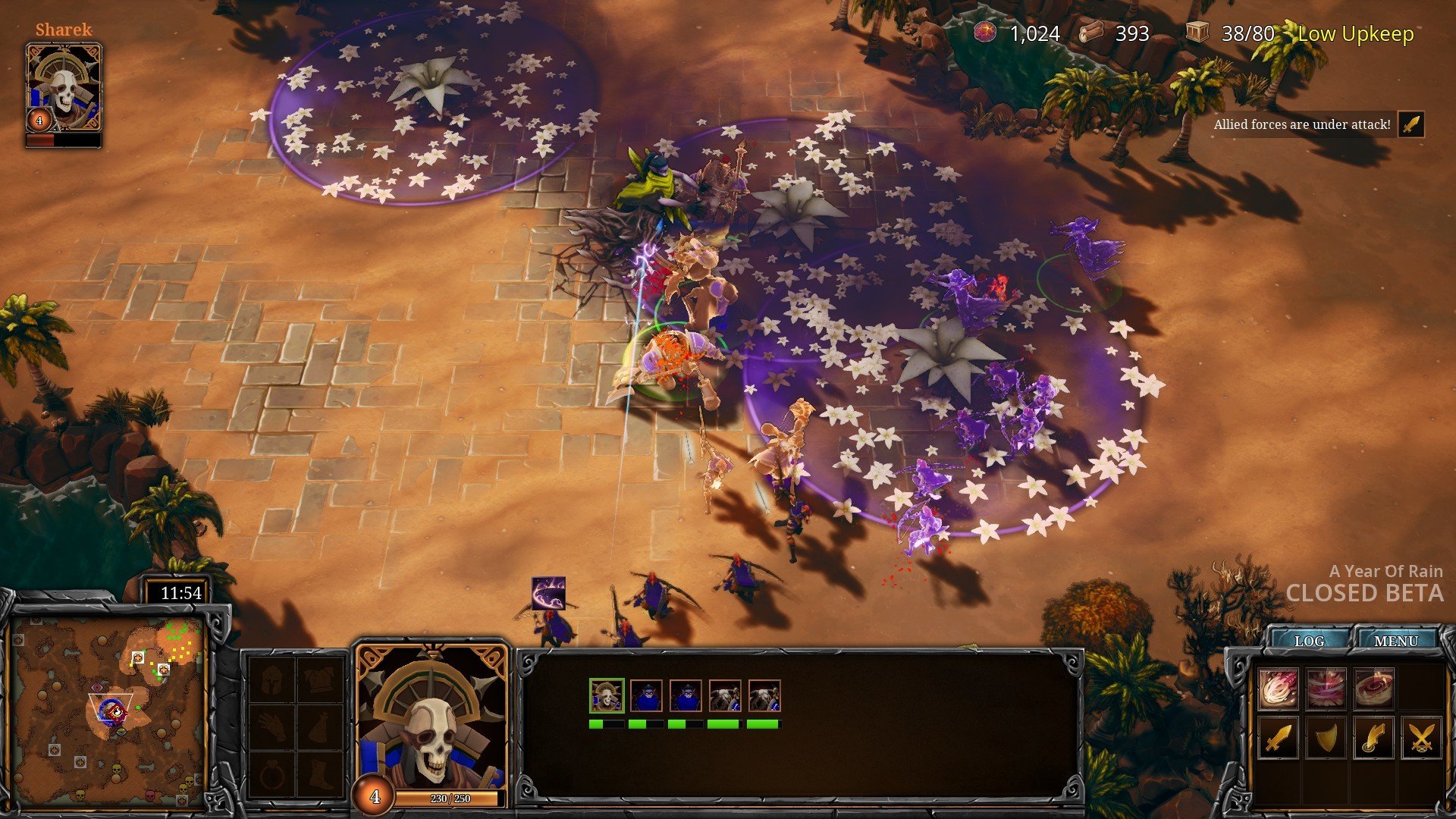The height and width of the screenshot is (819, 1456).
Task: Select the skull hero in the selection group
Action: pos(606,696)
